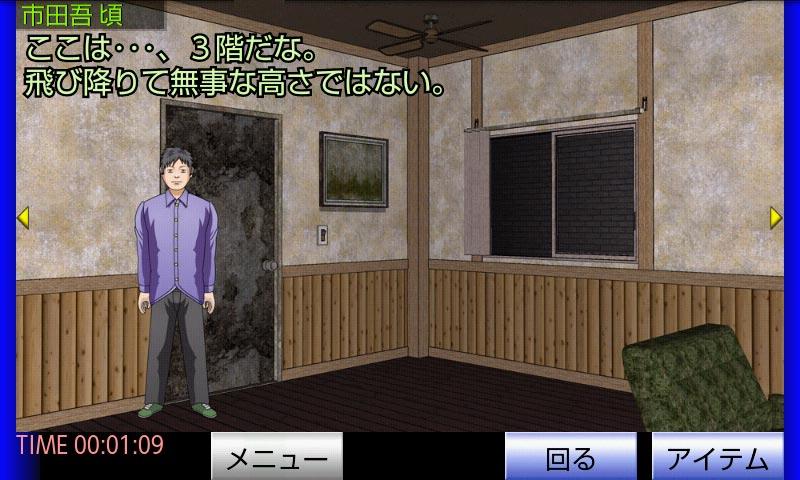800x480 pixels.
Task: Turn view with right yellow arrow
Action: point(776,217)
